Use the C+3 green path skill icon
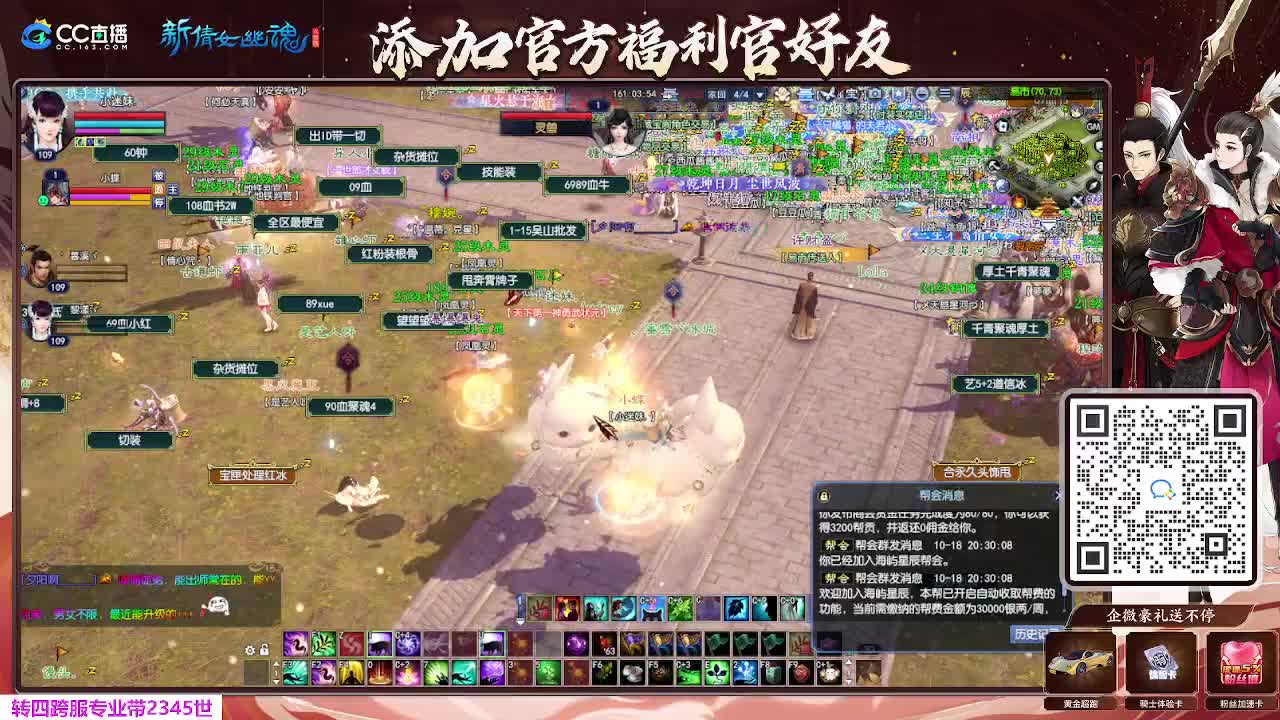 688,672
